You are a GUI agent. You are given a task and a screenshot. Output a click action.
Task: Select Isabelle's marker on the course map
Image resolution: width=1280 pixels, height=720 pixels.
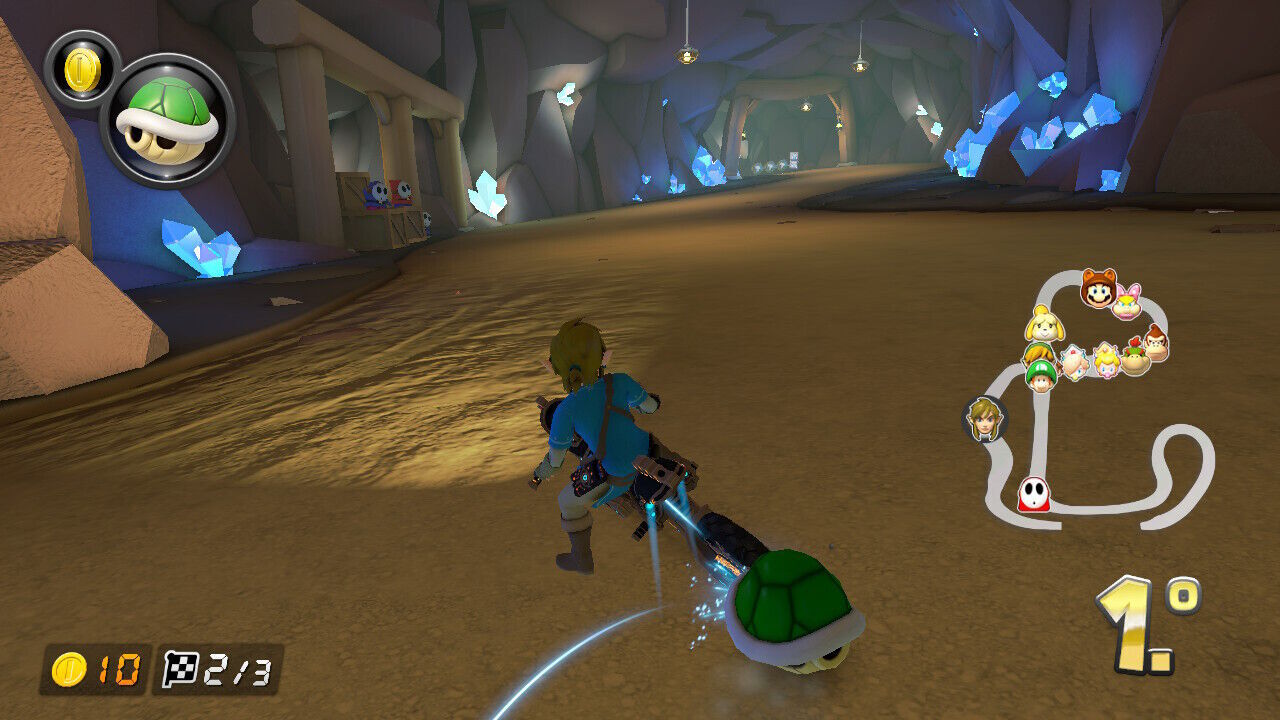tap(1043, 326)
